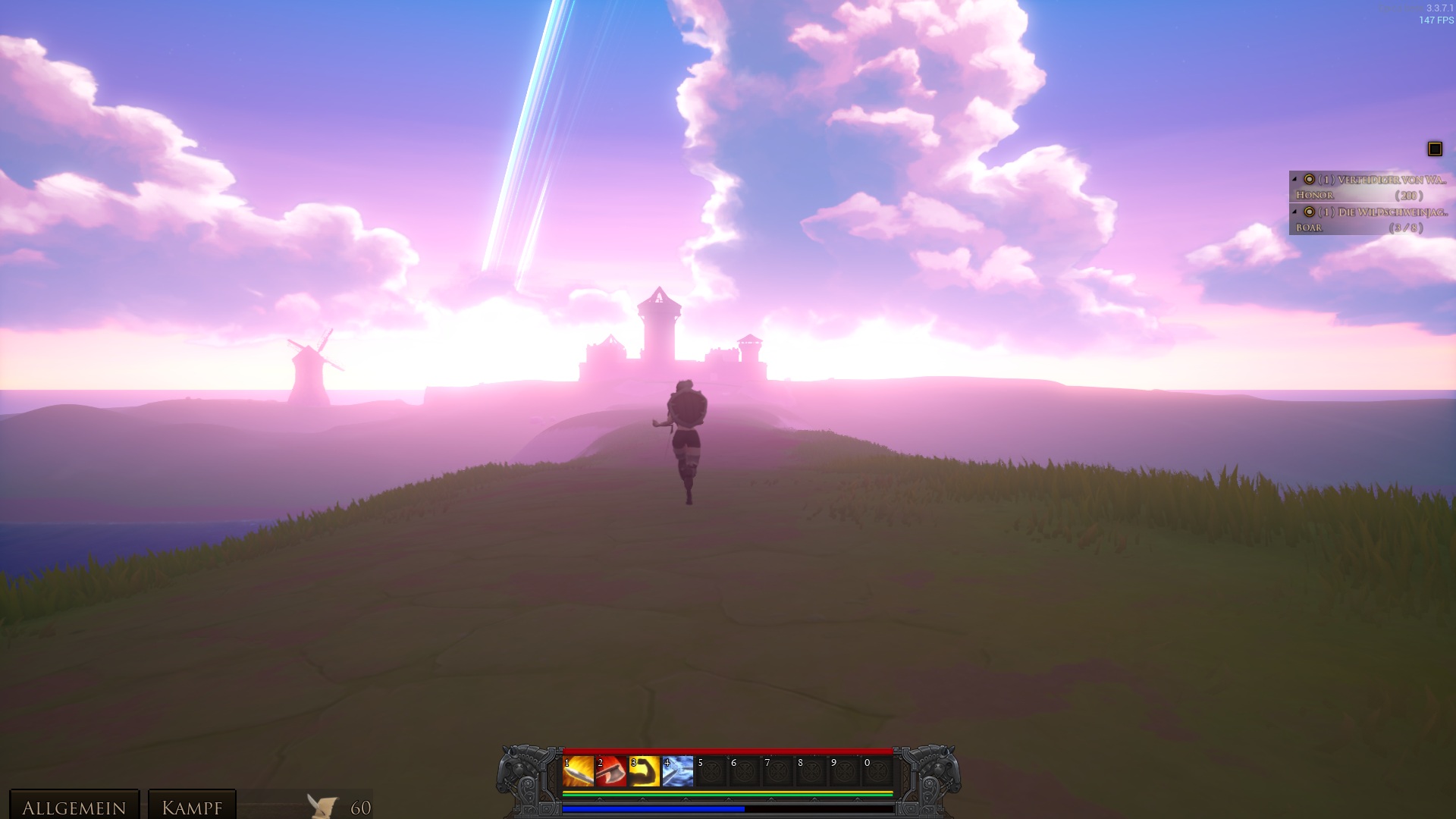Activate the flaming sword ability in slot 1
This screenshot has width=1456, height=819.
point(578,771)
